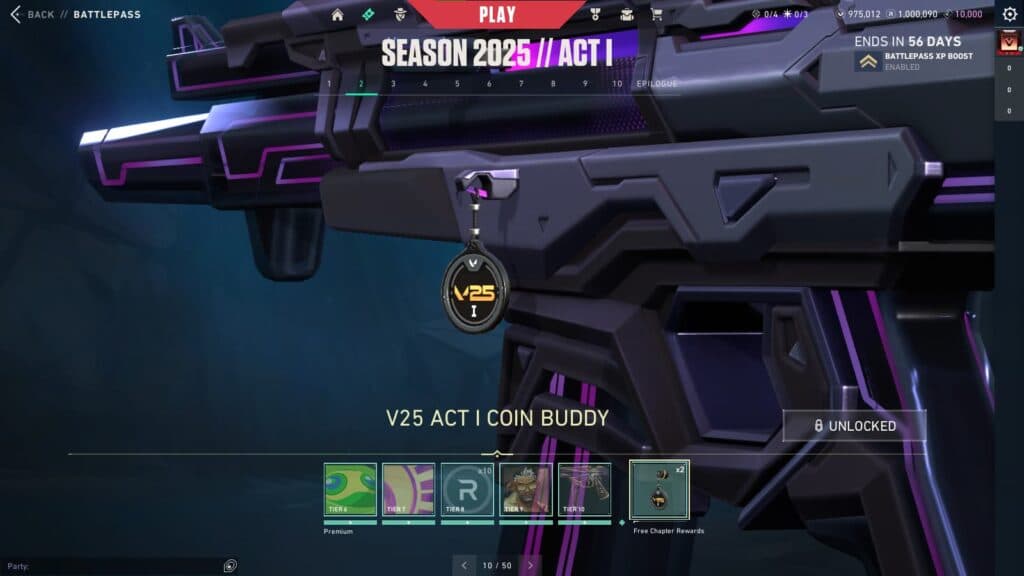The height and width of the screenshot is (576, 1024).
Task: Select the Free Chapter Rewards tile
Action: (659, 490)
